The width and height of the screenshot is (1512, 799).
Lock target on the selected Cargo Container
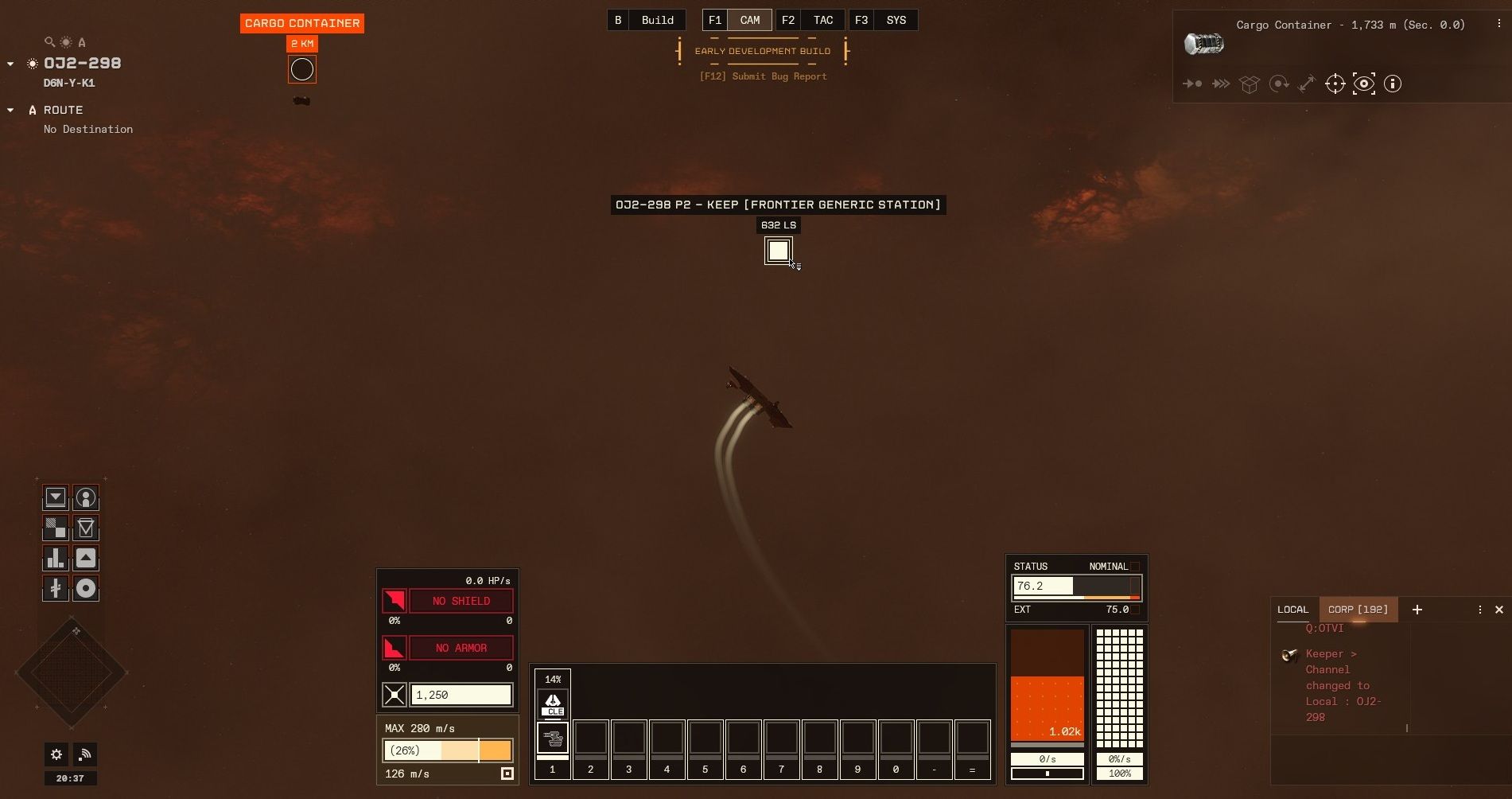(1335, 84)
